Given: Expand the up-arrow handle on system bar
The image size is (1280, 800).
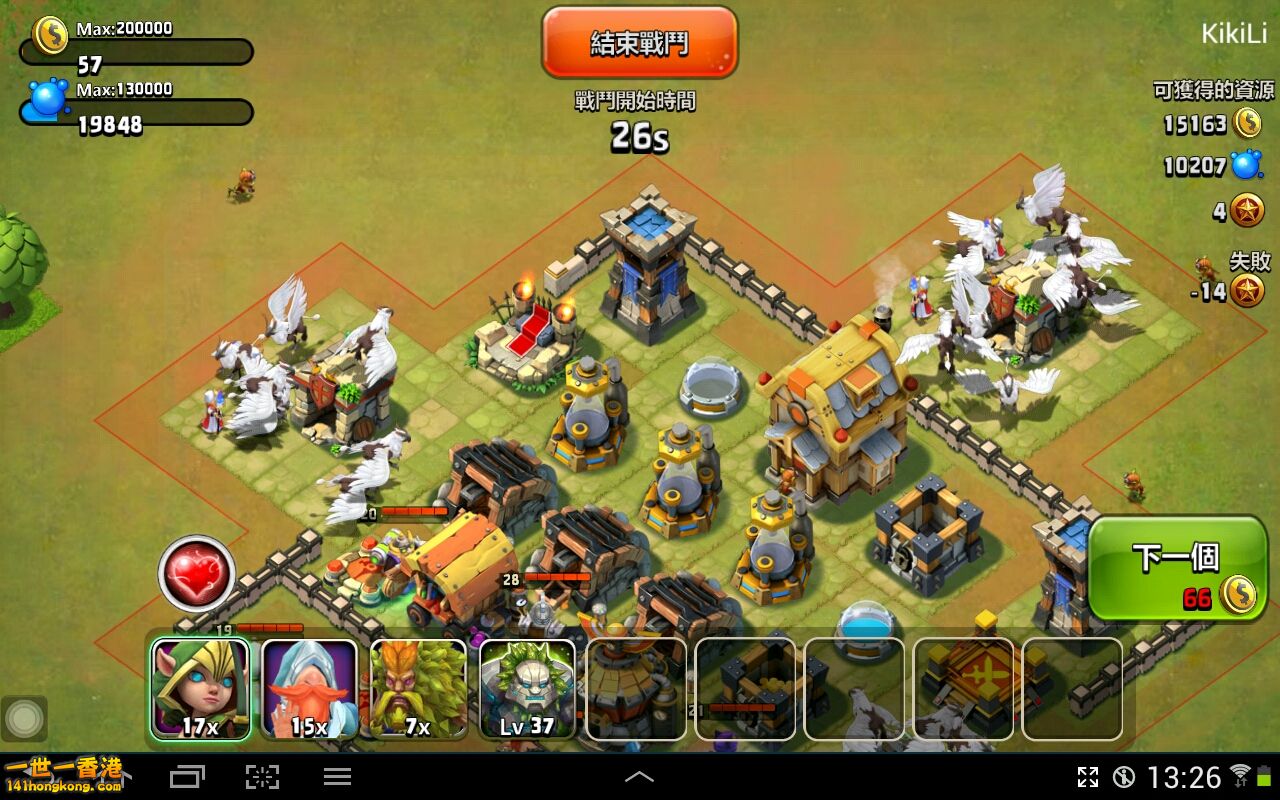Looking at the screenshot, I should pos(639,777).
